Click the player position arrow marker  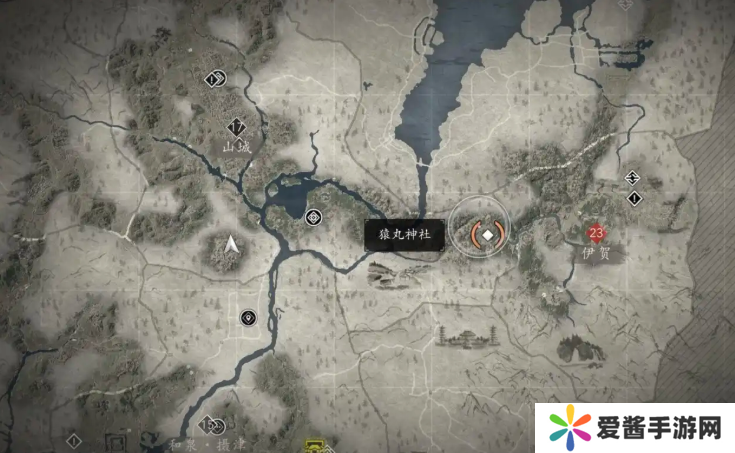pyautogui.click(x=232, y=244)
